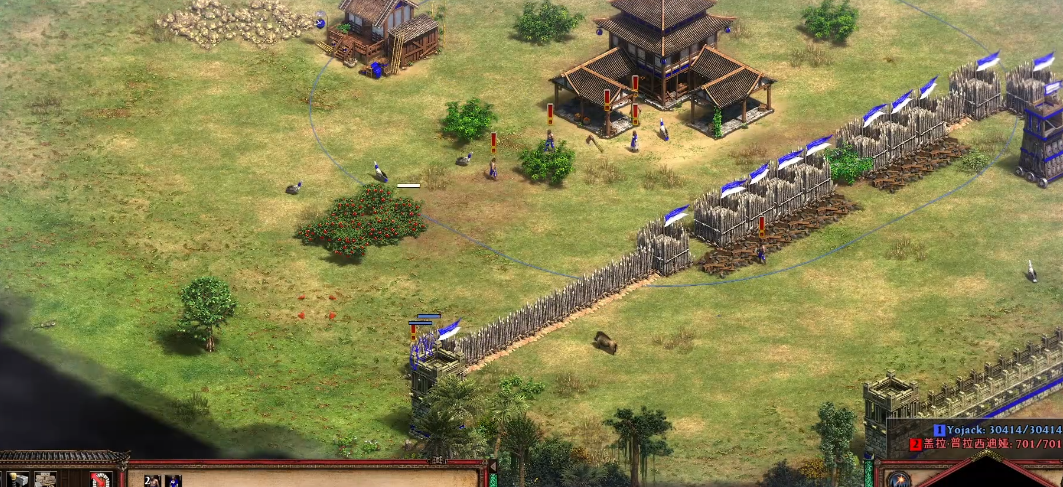This screenshot has height=487, width=1063.
Task: Activate the round flare signal button
Action: click(897, 479)
